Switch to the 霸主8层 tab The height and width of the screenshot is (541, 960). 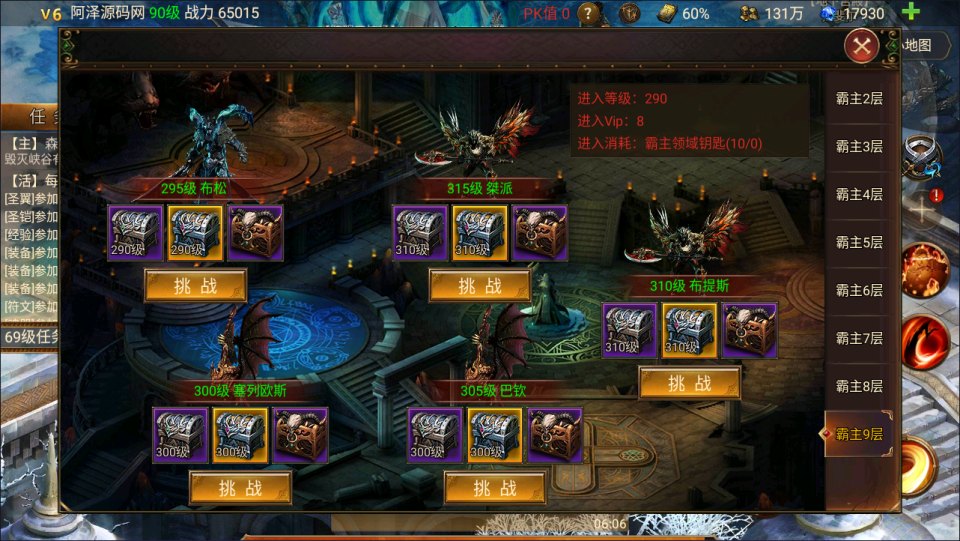(x=859, y=386)
